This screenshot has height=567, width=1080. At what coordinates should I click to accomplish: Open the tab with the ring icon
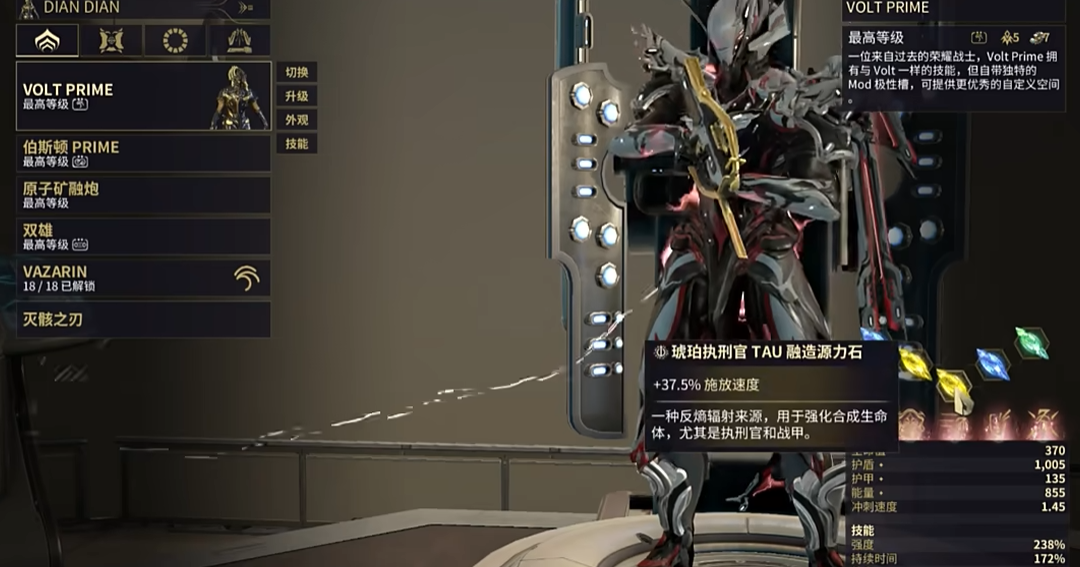[175, 41]
